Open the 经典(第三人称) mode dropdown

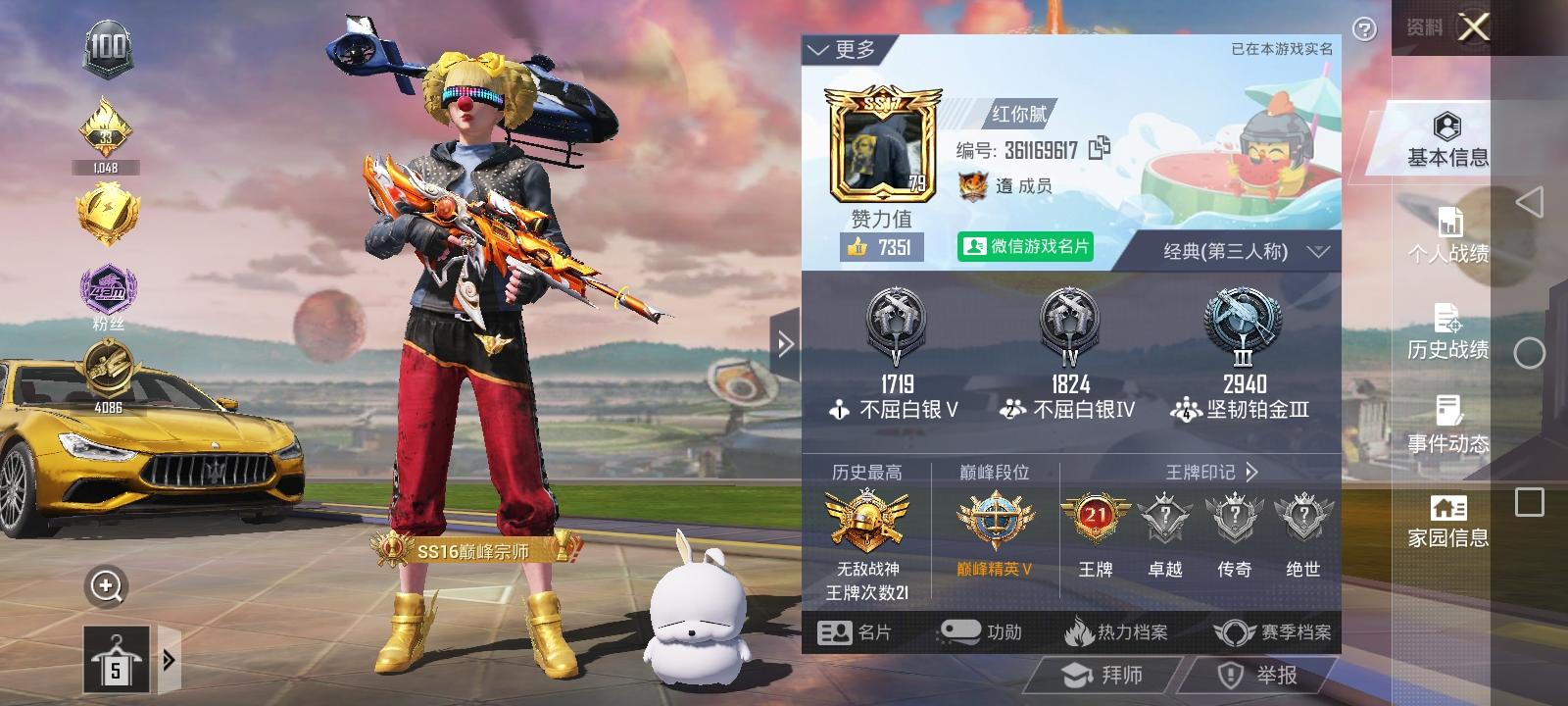(1235, 251)
